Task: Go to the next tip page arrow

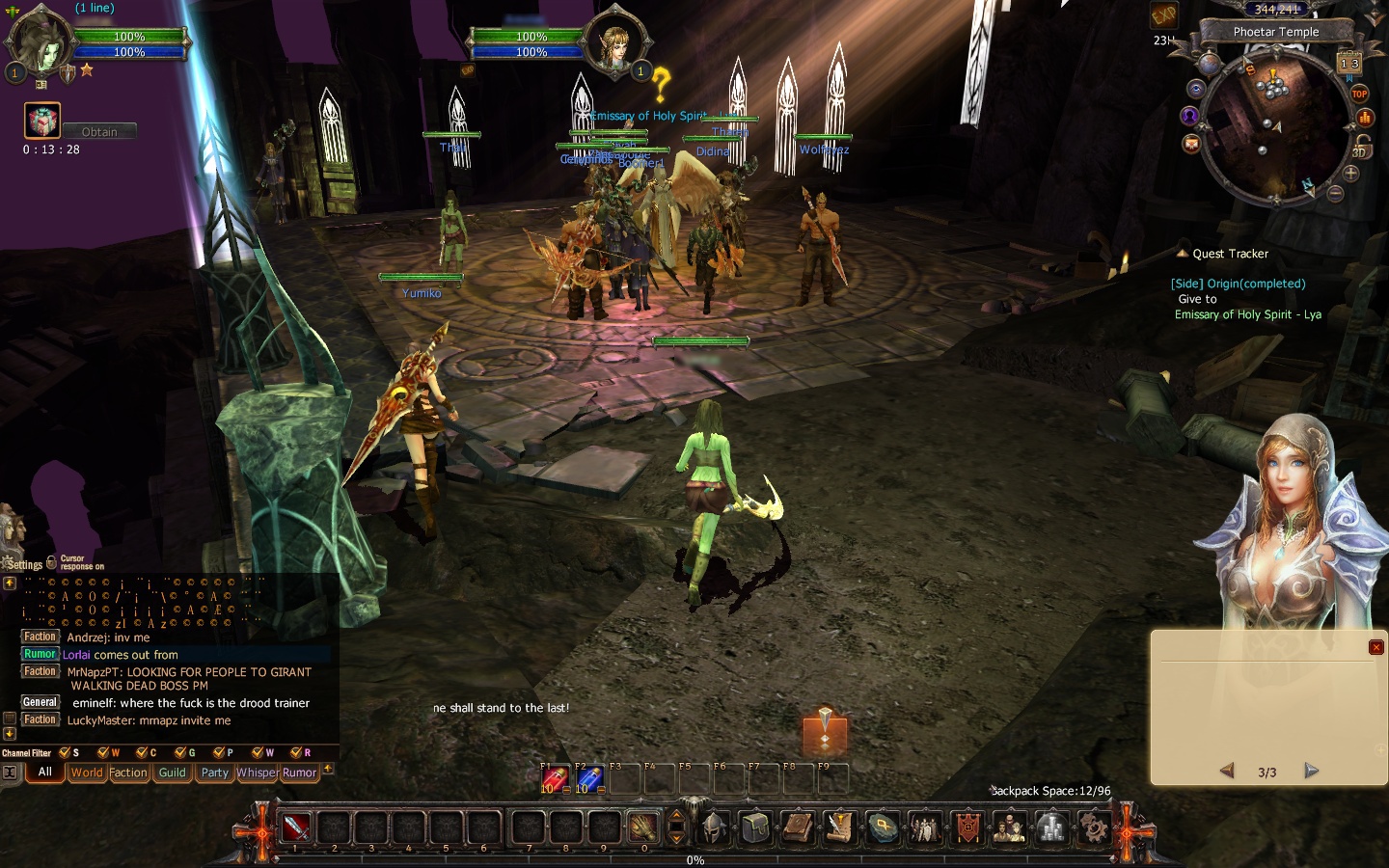Action: pos(1311,771)
